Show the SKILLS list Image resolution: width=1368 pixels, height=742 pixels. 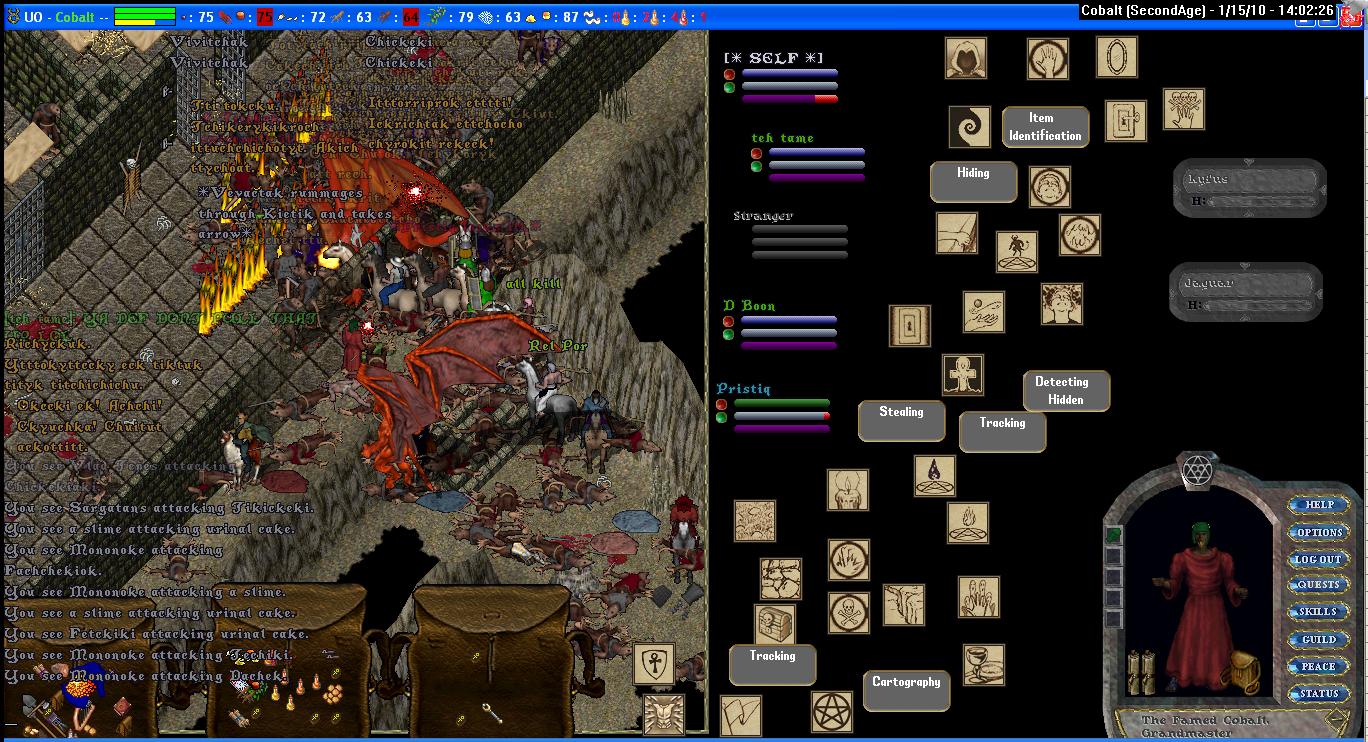click(x=1318, y=612)
